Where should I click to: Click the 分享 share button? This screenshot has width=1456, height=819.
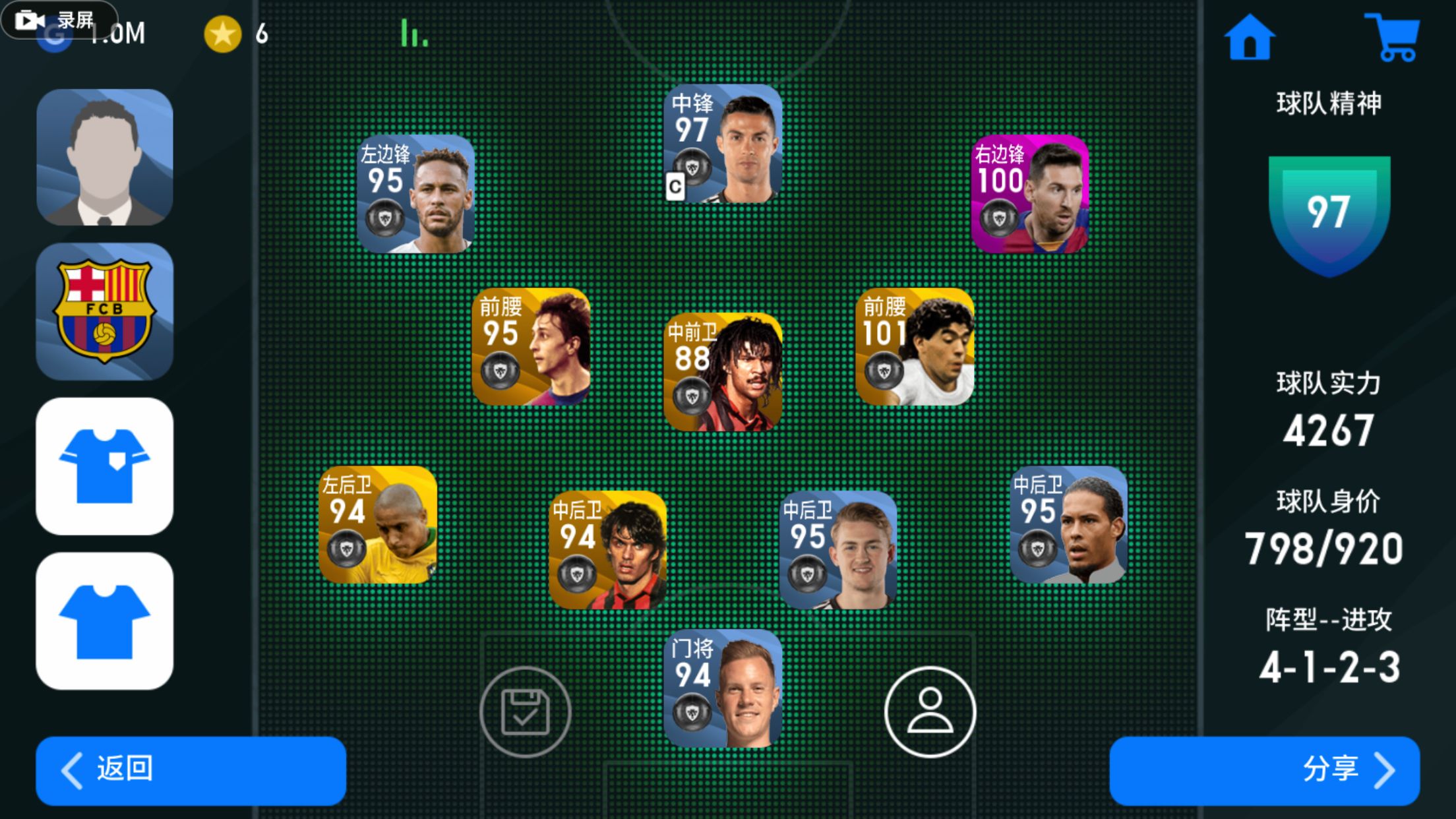coord(1264,770)
